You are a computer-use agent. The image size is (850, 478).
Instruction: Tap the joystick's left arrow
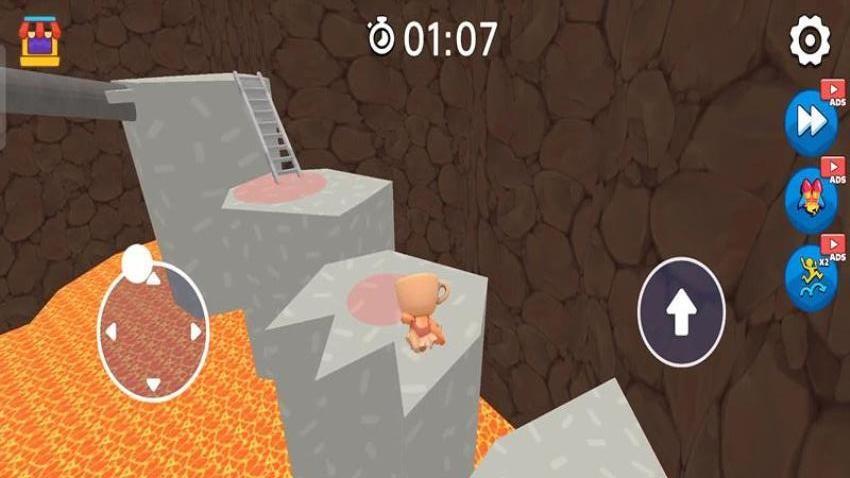click(x=112, y=332)
